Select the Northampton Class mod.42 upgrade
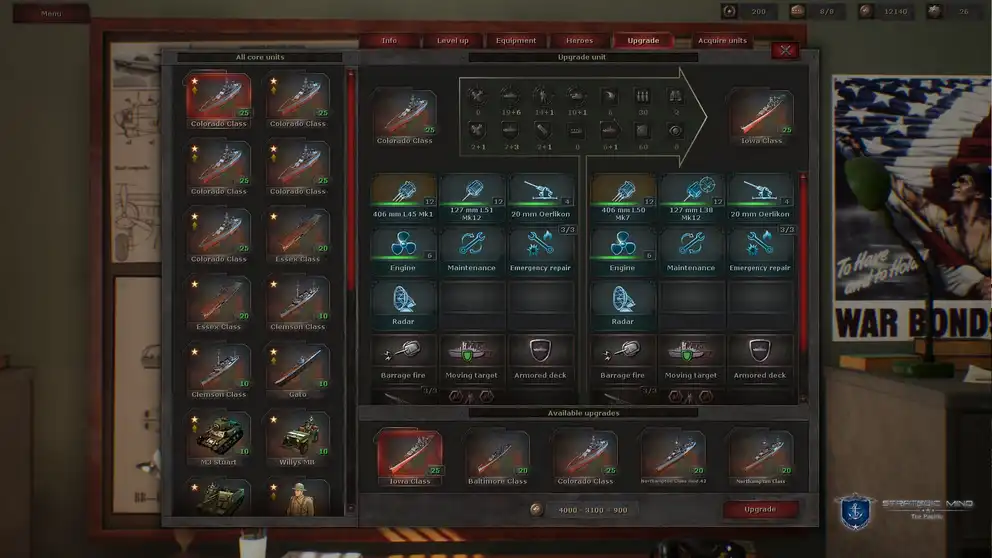992x558 pixels. [673, 456]
